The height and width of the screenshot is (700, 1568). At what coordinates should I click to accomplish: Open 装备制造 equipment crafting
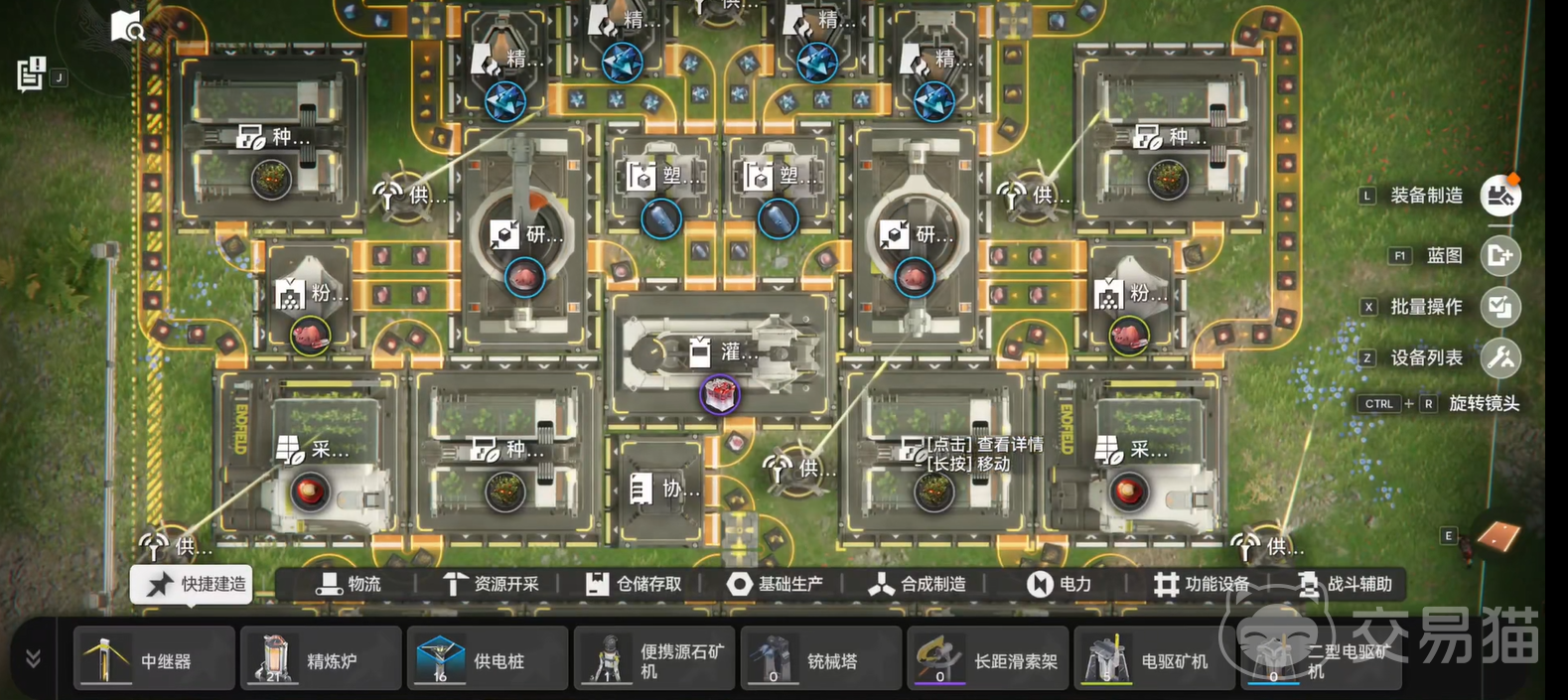coord(1499,196)
